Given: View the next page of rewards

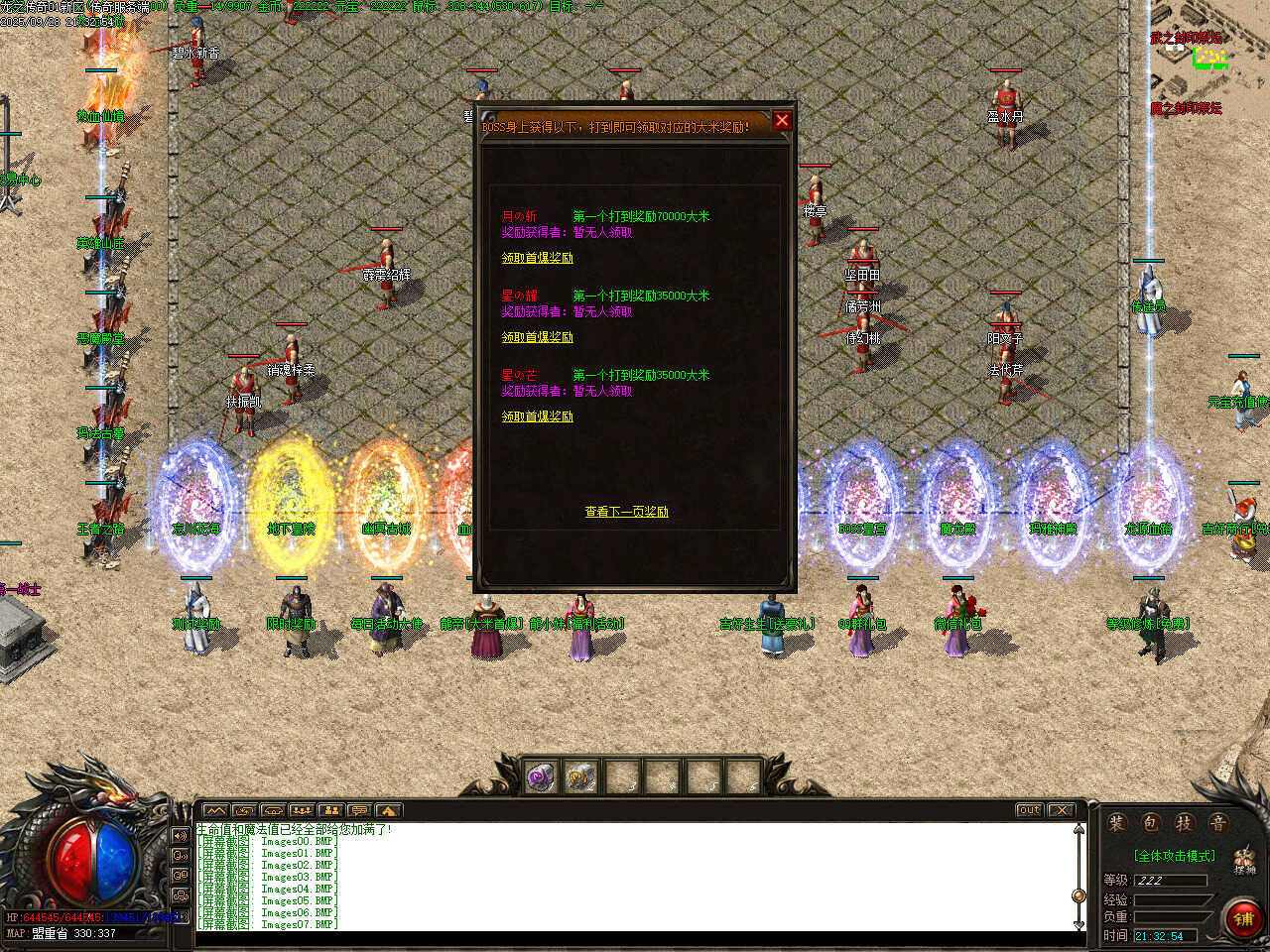Looking at the screenshot, I should (626, 512).
